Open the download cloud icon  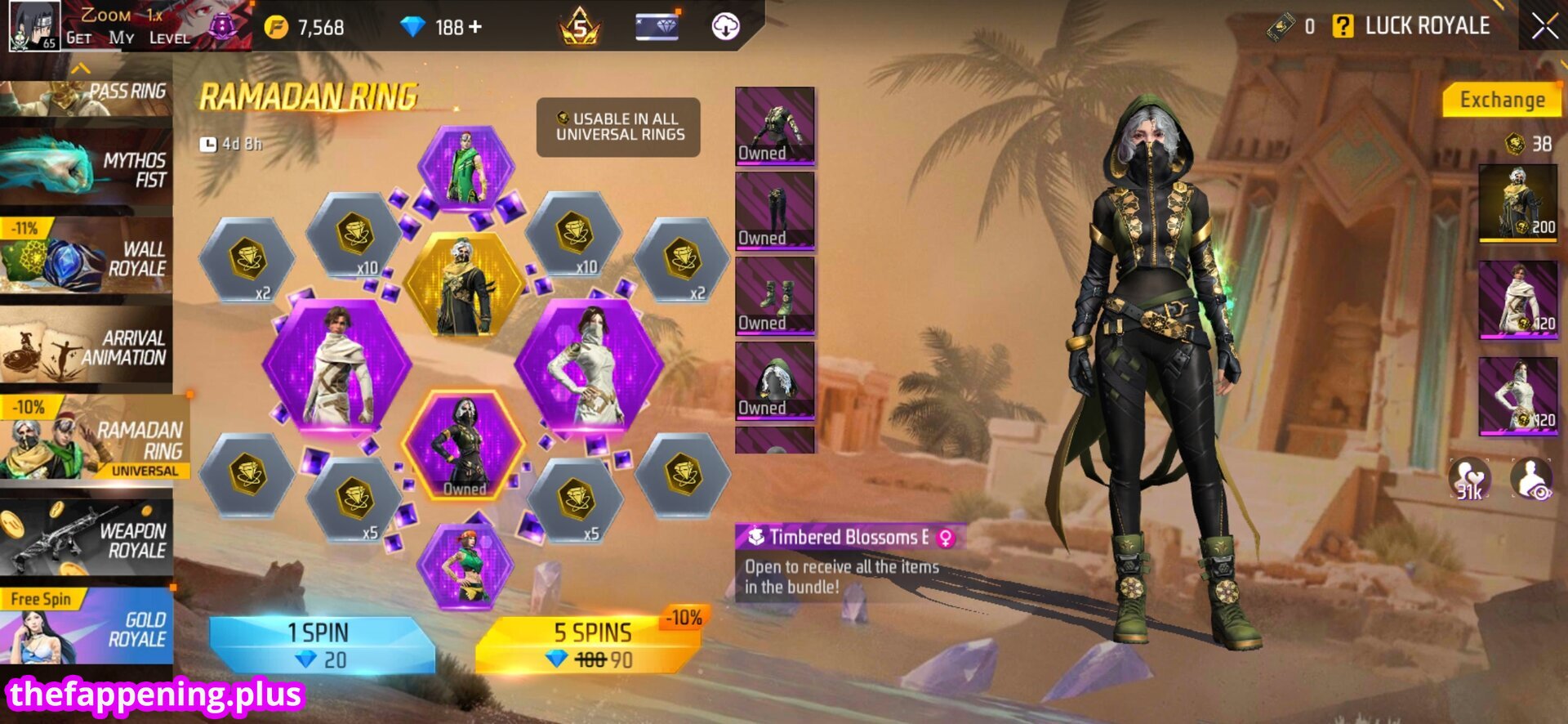[x=725, y=27]
